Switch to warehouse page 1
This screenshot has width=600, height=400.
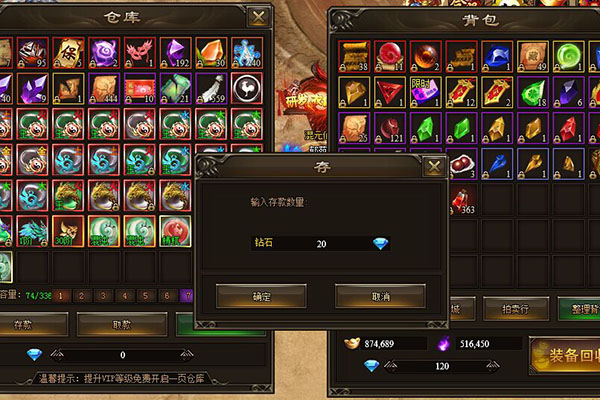pyautogui.click(x=62, y=296)
